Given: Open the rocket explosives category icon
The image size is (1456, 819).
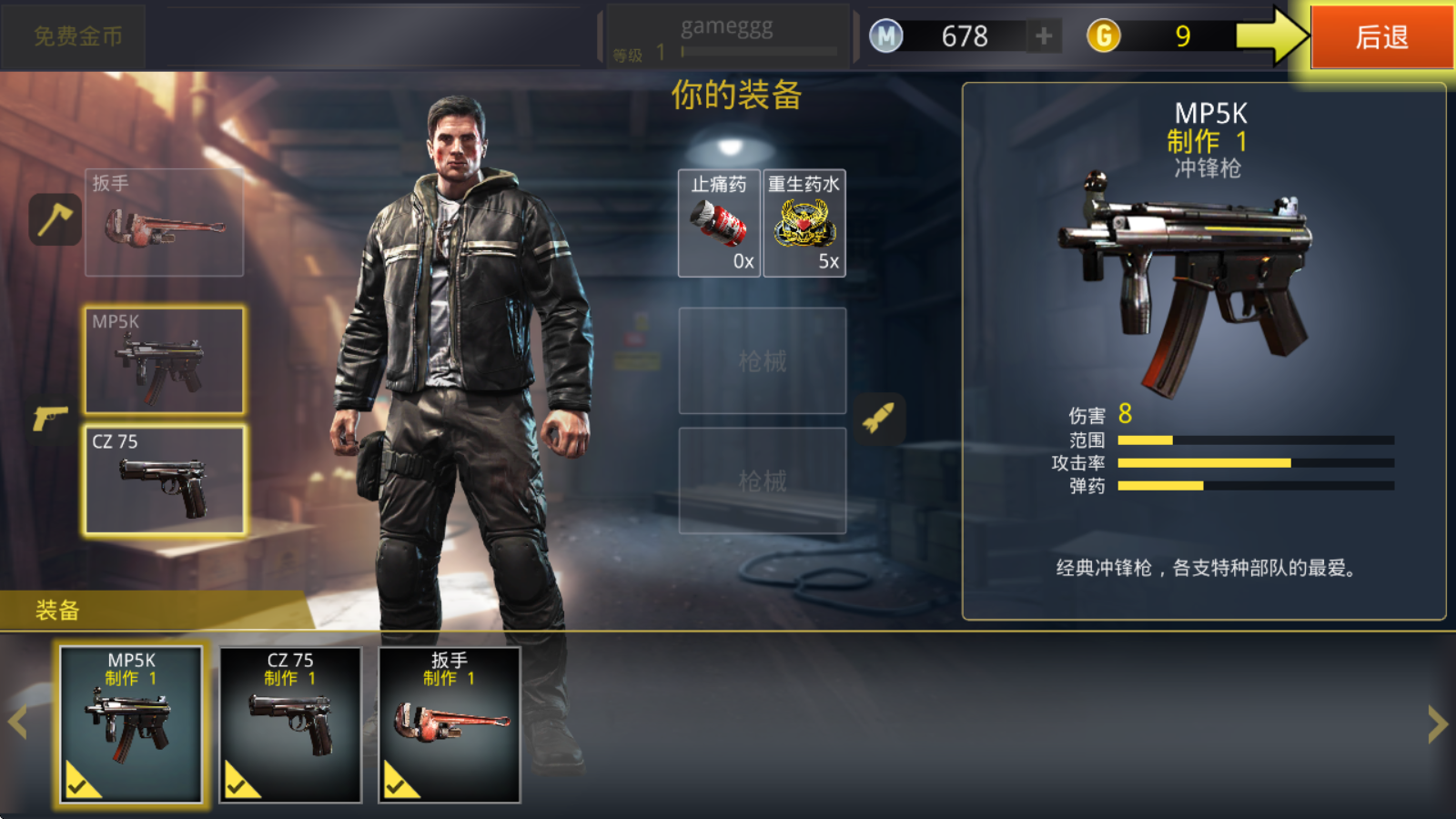Looking at the screenshot, I should point(878,418).
